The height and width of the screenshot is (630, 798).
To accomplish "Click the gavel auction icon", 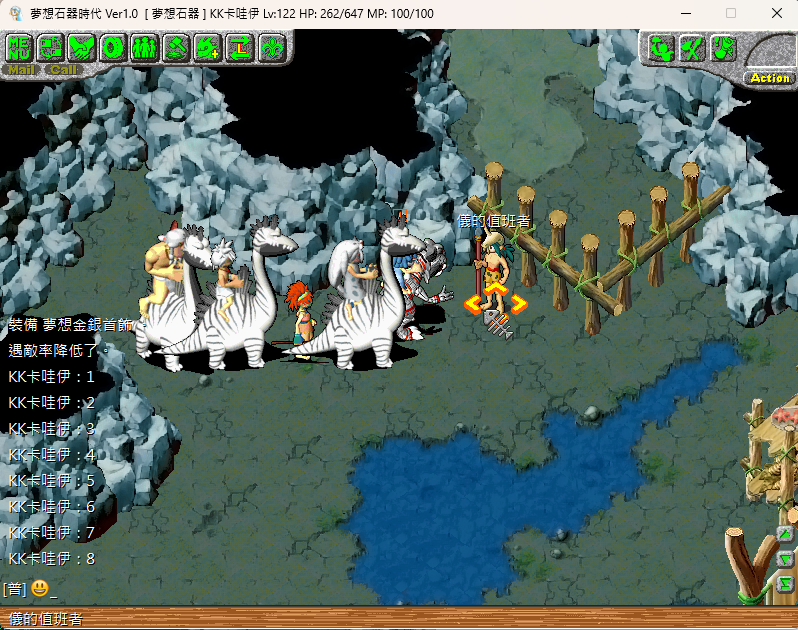I will (176, 47).
